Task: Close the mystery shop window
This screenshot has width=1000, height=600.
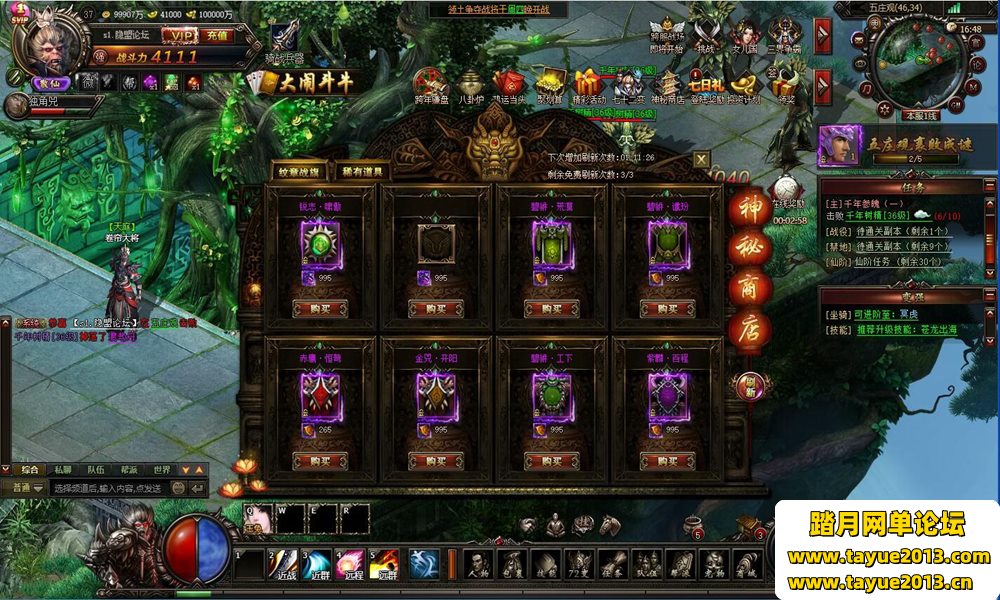Action: (702, 158)
